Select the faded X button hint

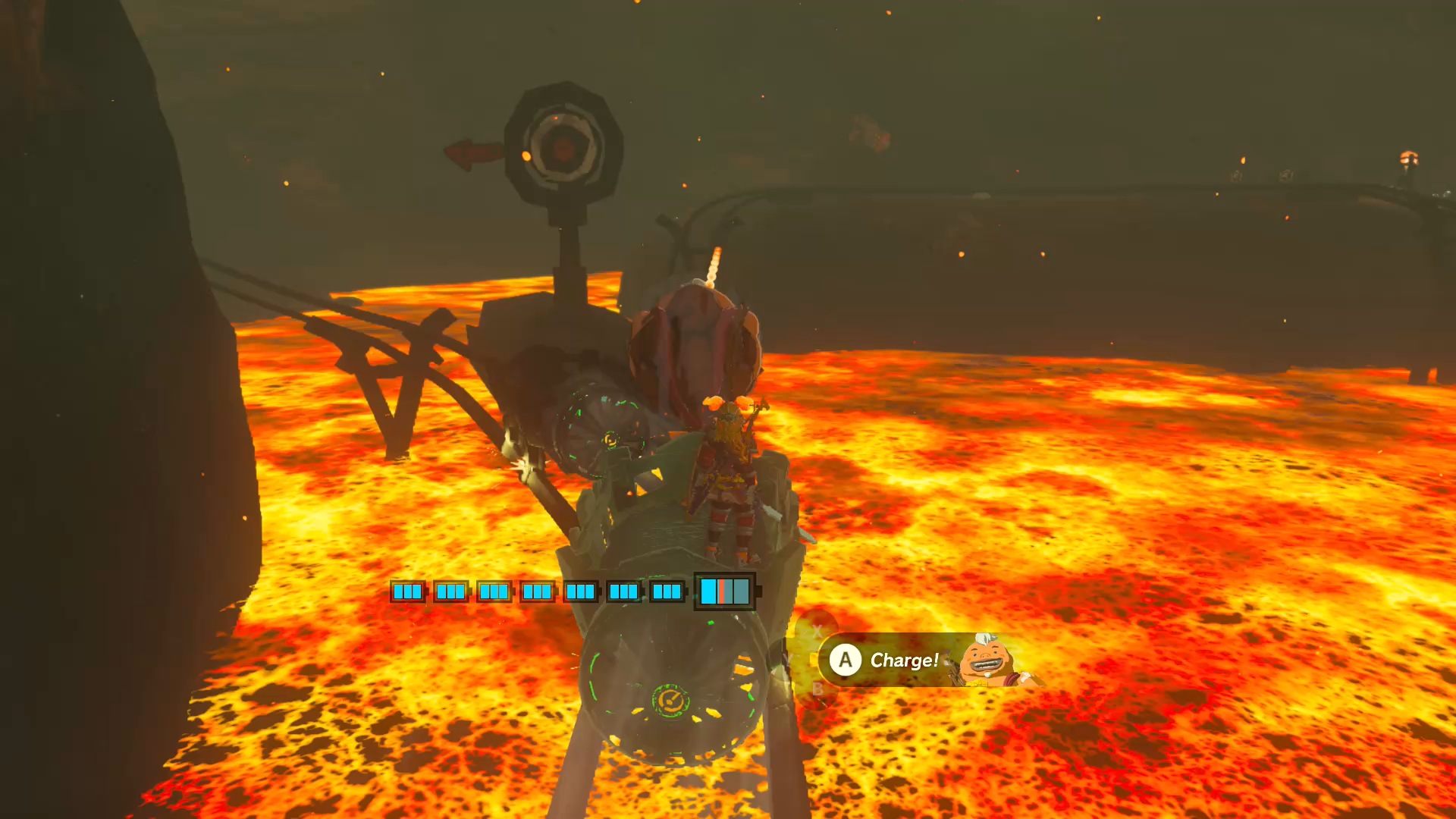tap(817, 629)
